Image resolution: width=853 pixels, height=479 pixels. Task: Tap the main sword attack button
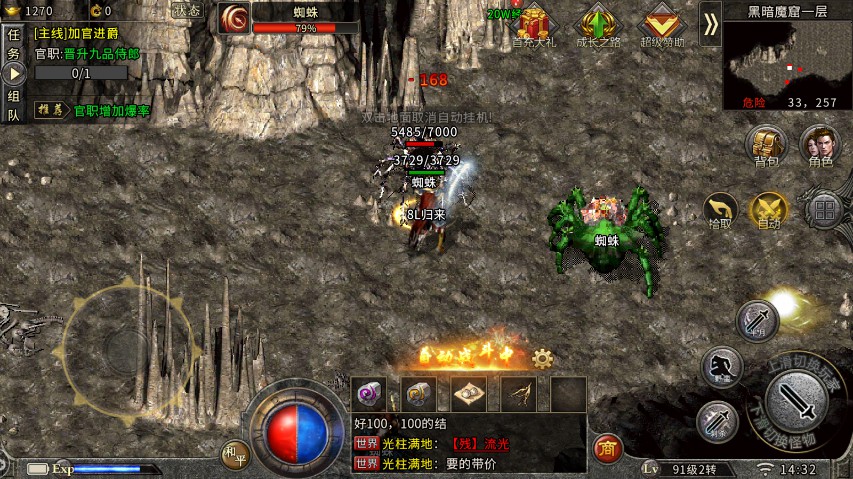(797, 402)
